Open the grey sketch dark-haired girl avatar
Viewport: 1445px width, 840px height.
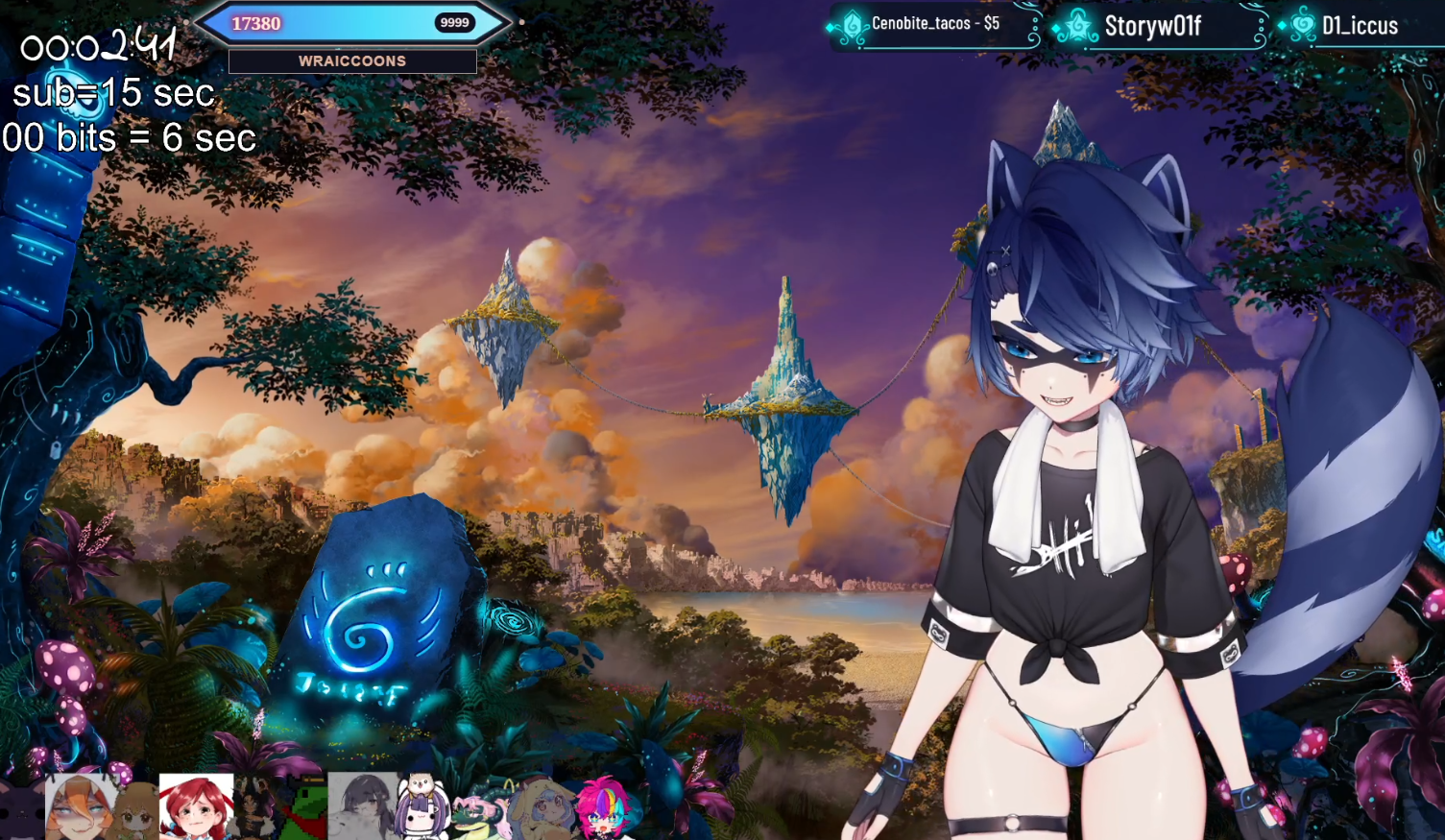click(362, 806)
